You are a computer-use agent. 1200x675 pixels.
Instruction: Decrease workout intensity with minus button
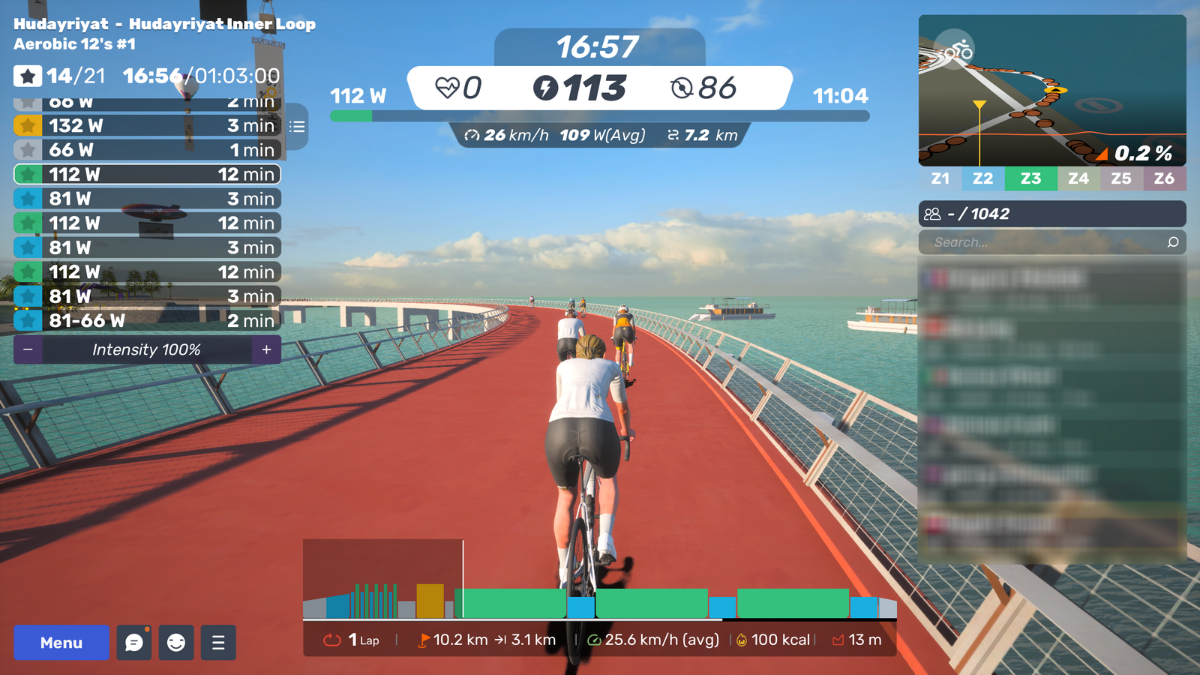(28, 350)
